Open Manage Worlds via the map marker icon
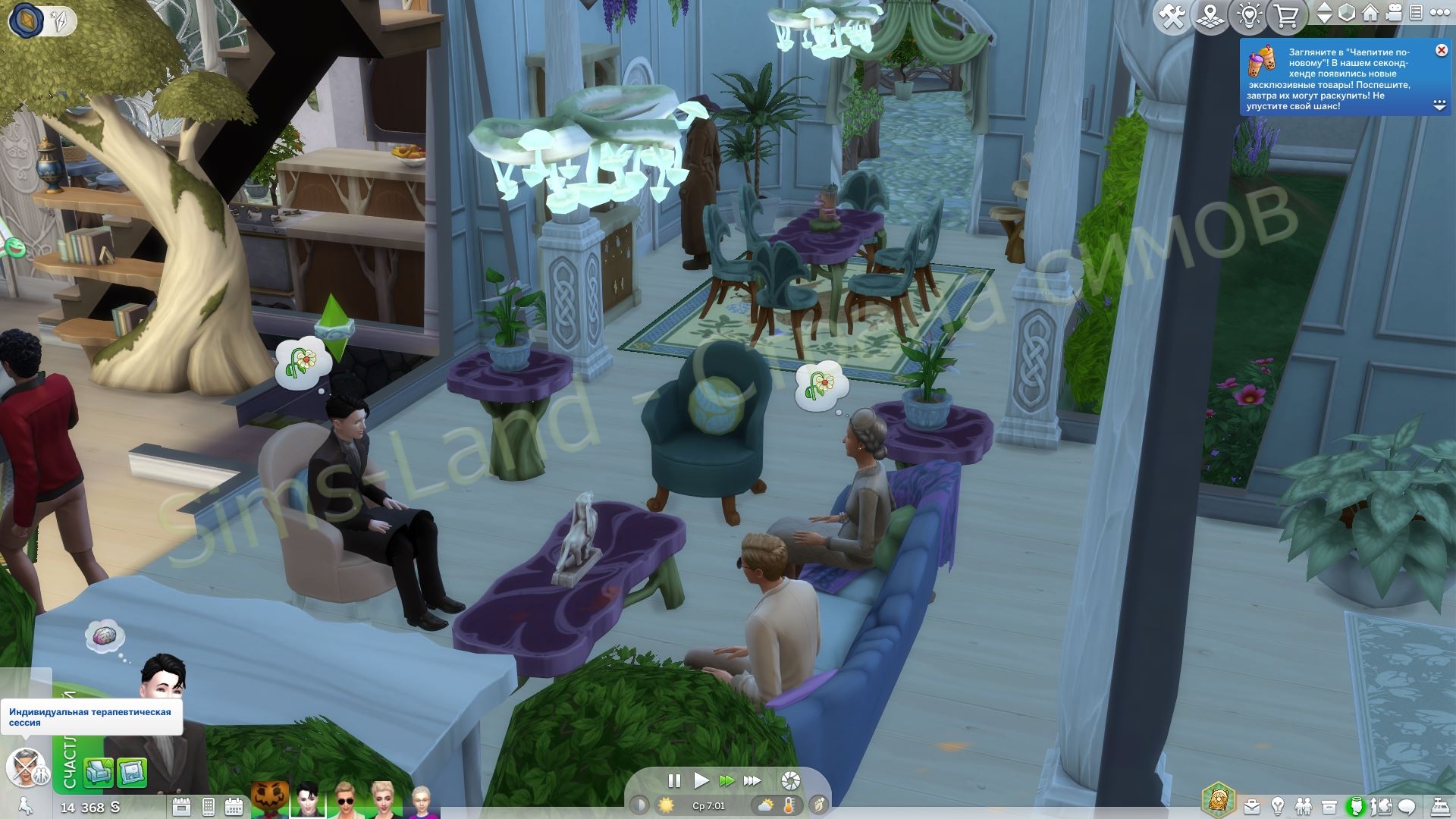This screenshot has height=819, width=1456. point(1210,17)
